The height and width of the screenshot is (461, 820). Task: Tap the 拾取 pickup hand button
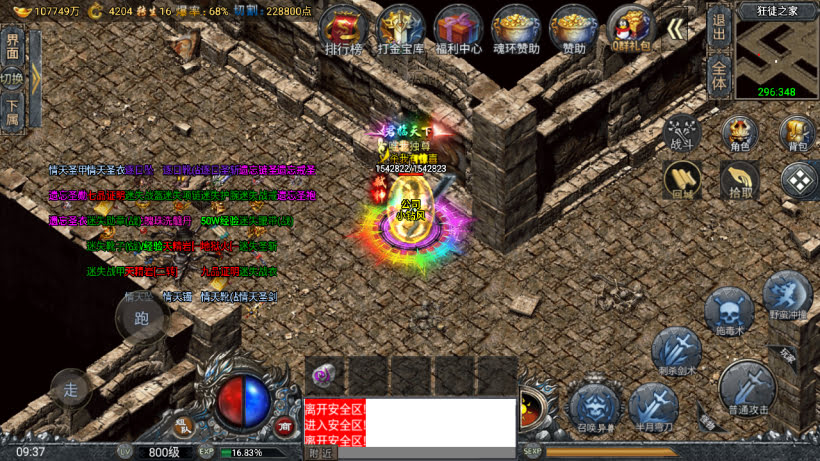click(x=739, y=180)
